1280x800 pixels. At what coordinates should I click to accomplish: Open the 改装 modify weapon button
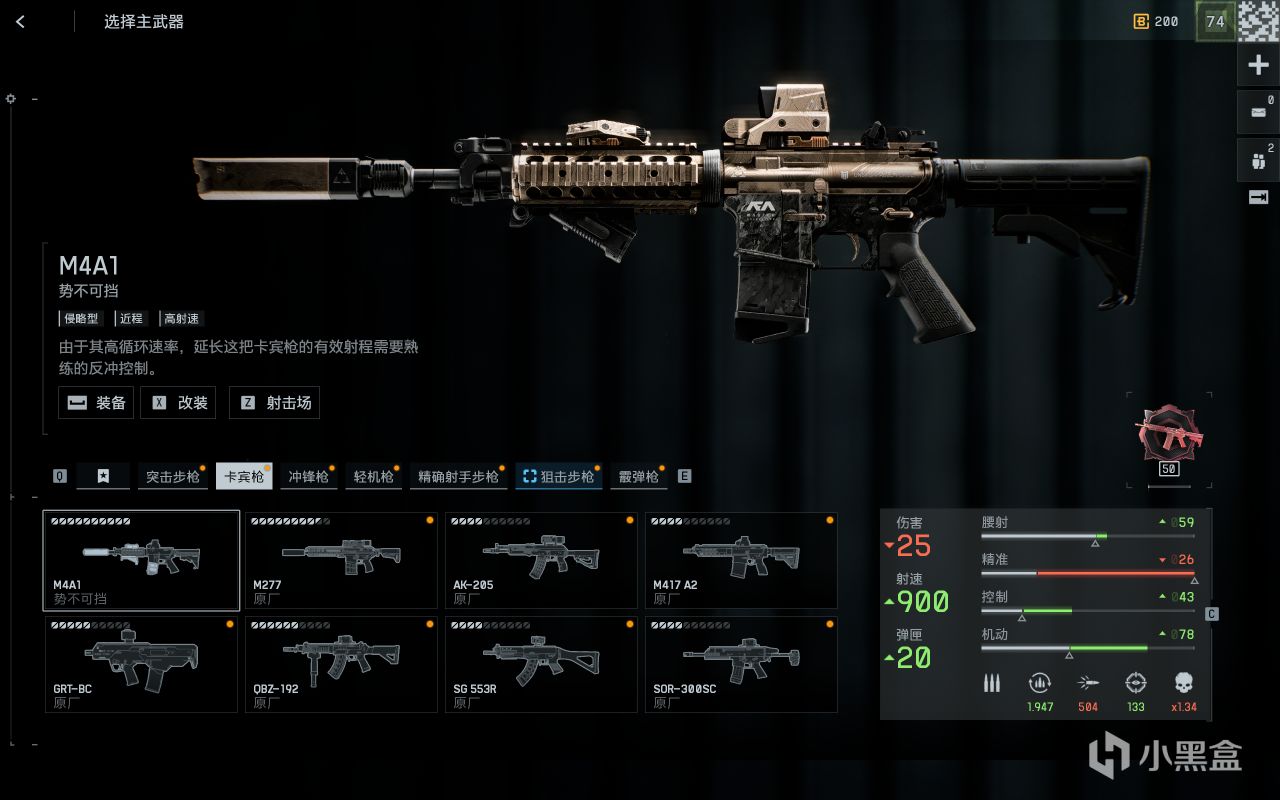pos(179,403)
